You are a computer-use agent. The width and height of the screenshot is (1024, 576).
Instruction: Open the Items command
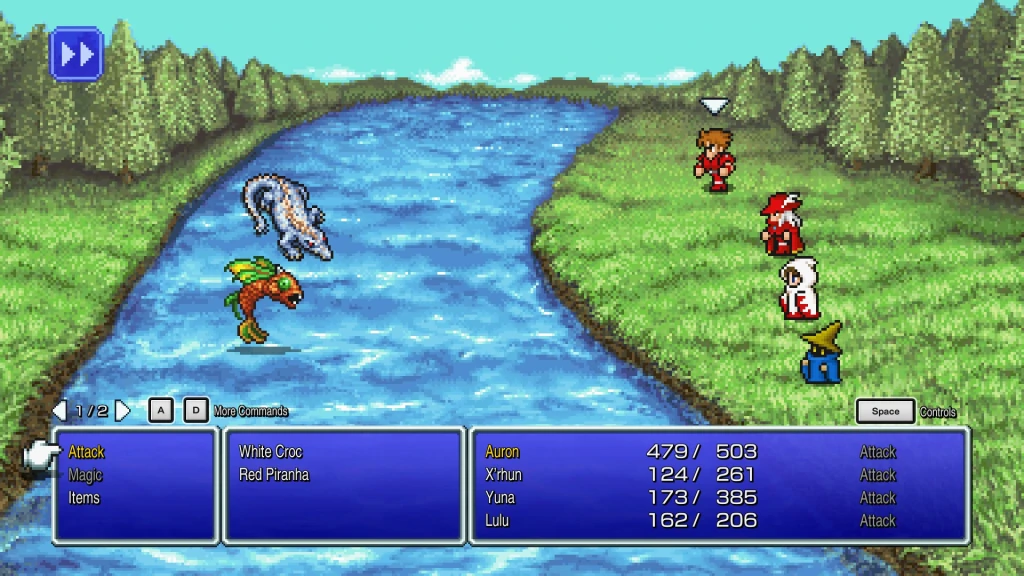pyautogui.click(x=84, y=498)
